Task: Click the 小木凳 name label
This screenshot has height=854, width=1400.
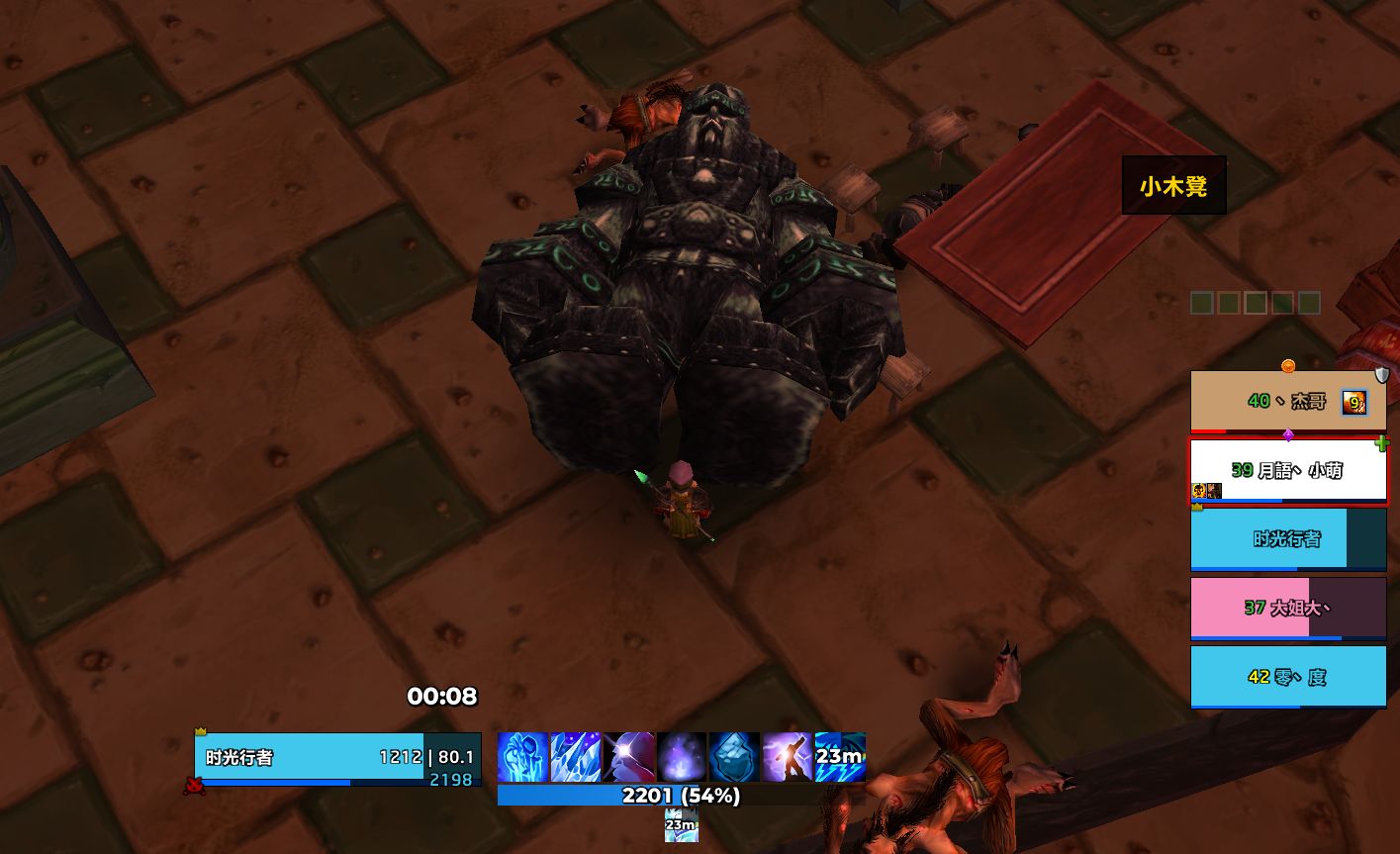Action: pos(1173,186)
